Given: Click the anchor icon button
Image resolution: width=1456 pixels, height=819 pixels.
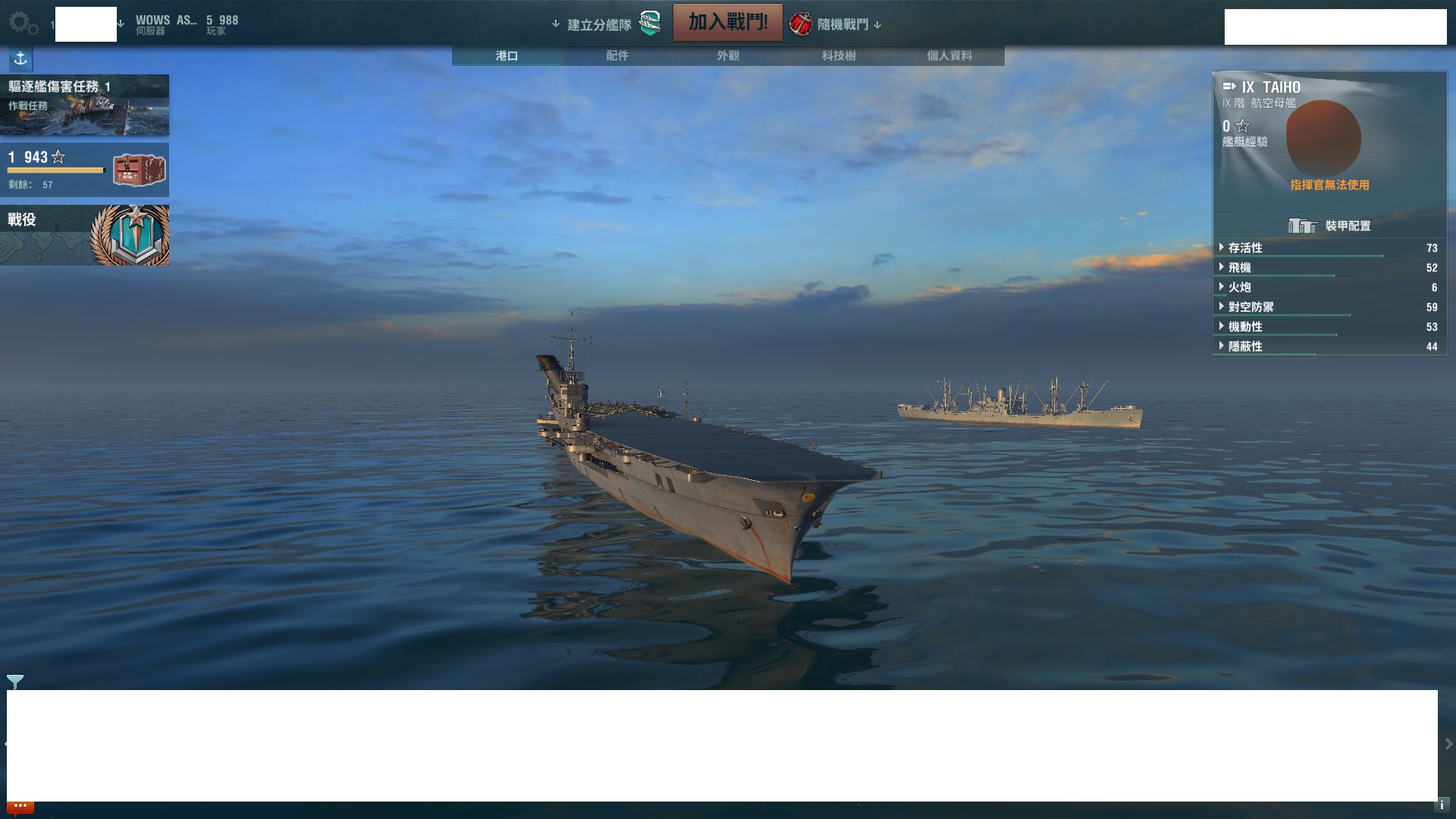Looking at the screenshot, I should click(20, 58).
